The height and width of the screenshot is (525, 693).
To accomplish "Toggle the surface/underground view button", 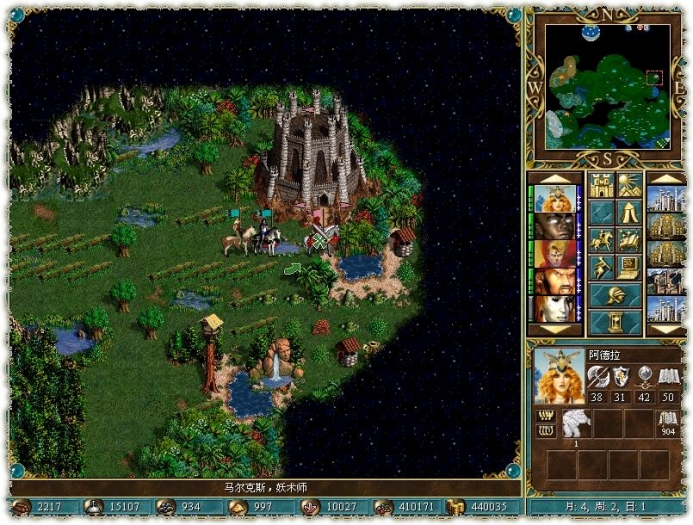I will (x=630, y=185).
